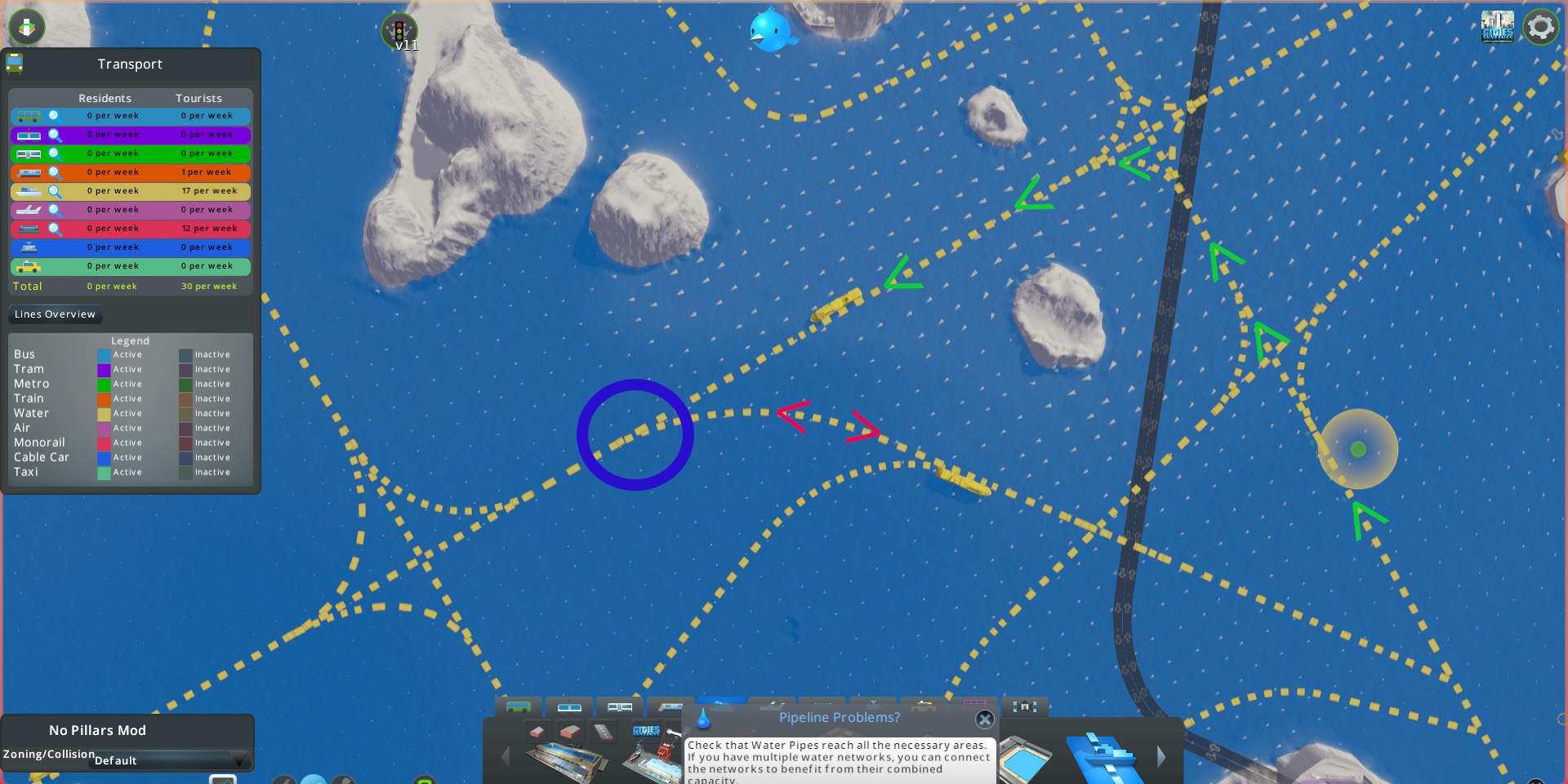1568x784 pixels.
Task: Set Metro lines to Inactive in legend
Action: tap(185, 384)
